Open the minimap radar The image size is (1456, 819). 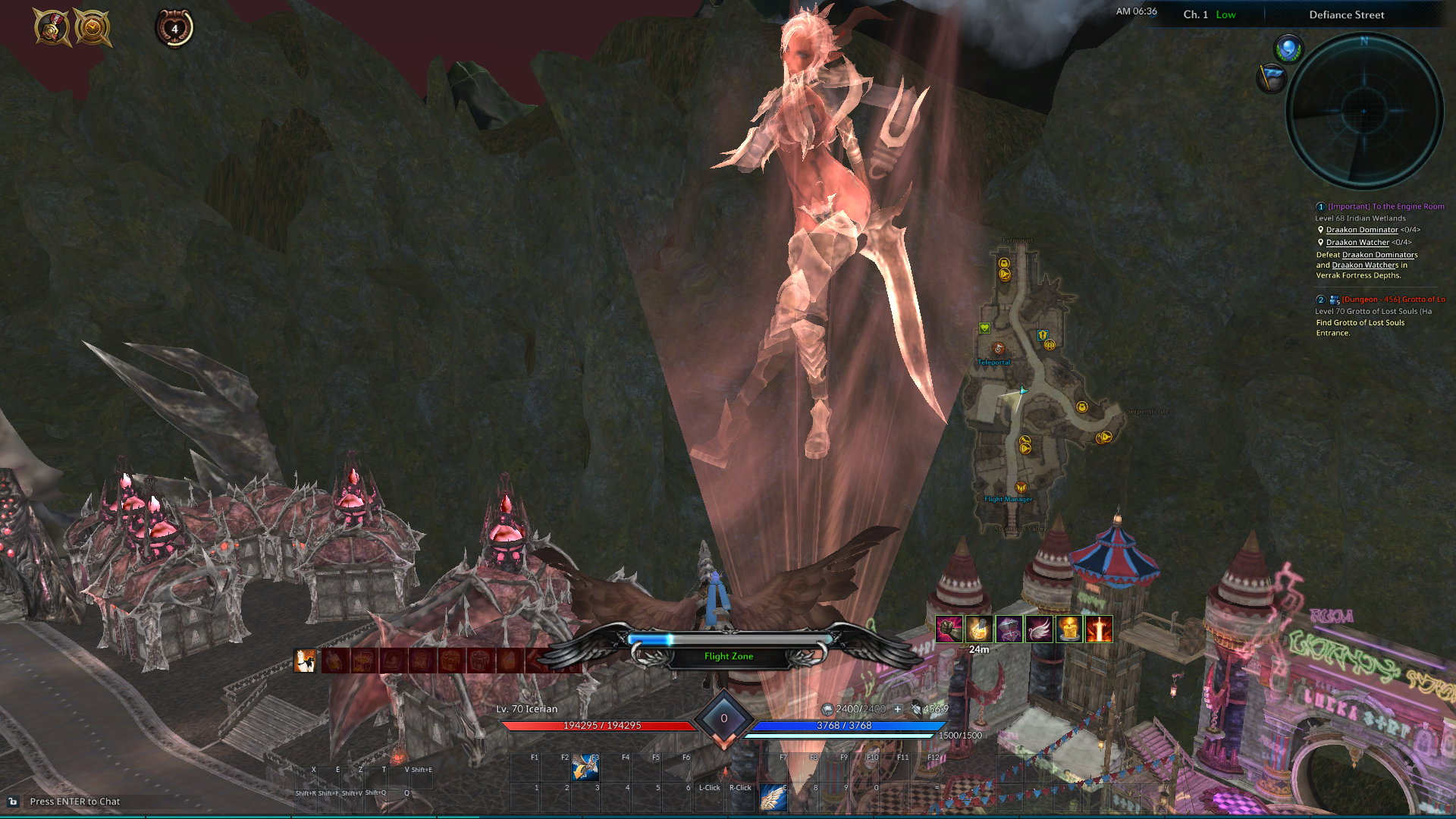1364,111
